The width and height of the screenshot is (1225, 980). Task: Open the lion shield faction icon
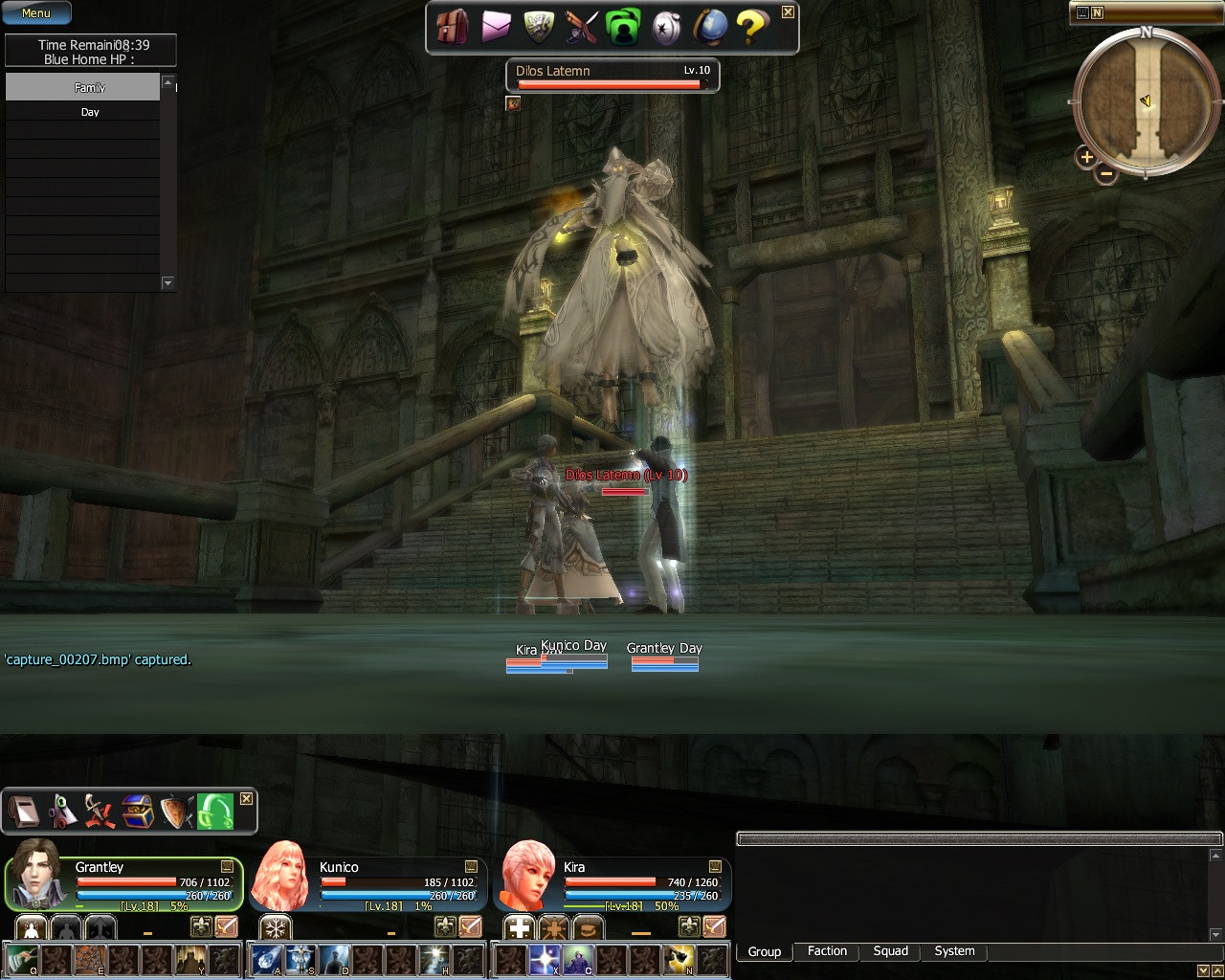click(x=537, y=27)
